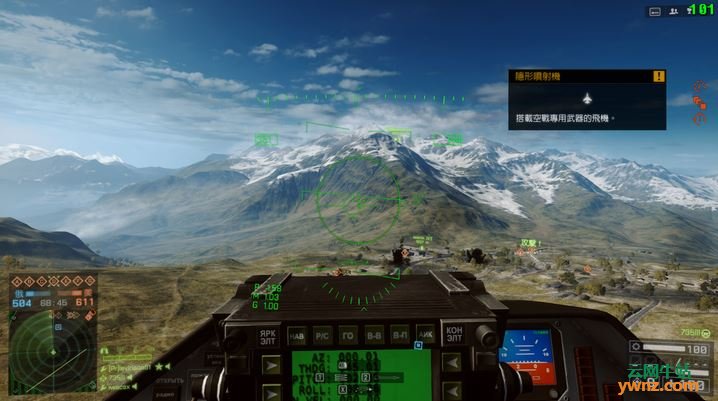Click the orange capture flag diamonds row
This screenshot has height=401, width=718.
52,281
